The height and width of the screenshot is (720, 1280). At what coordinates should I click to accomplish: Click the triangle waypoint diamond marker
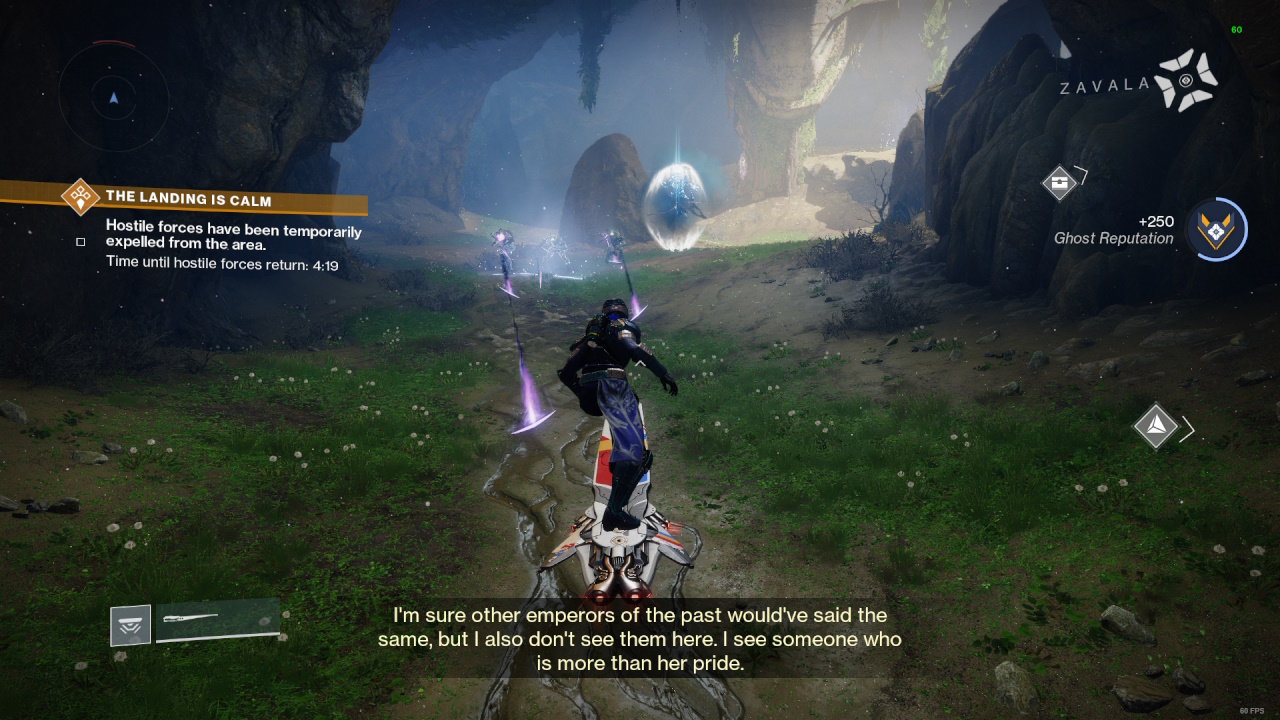(1156, 426)
